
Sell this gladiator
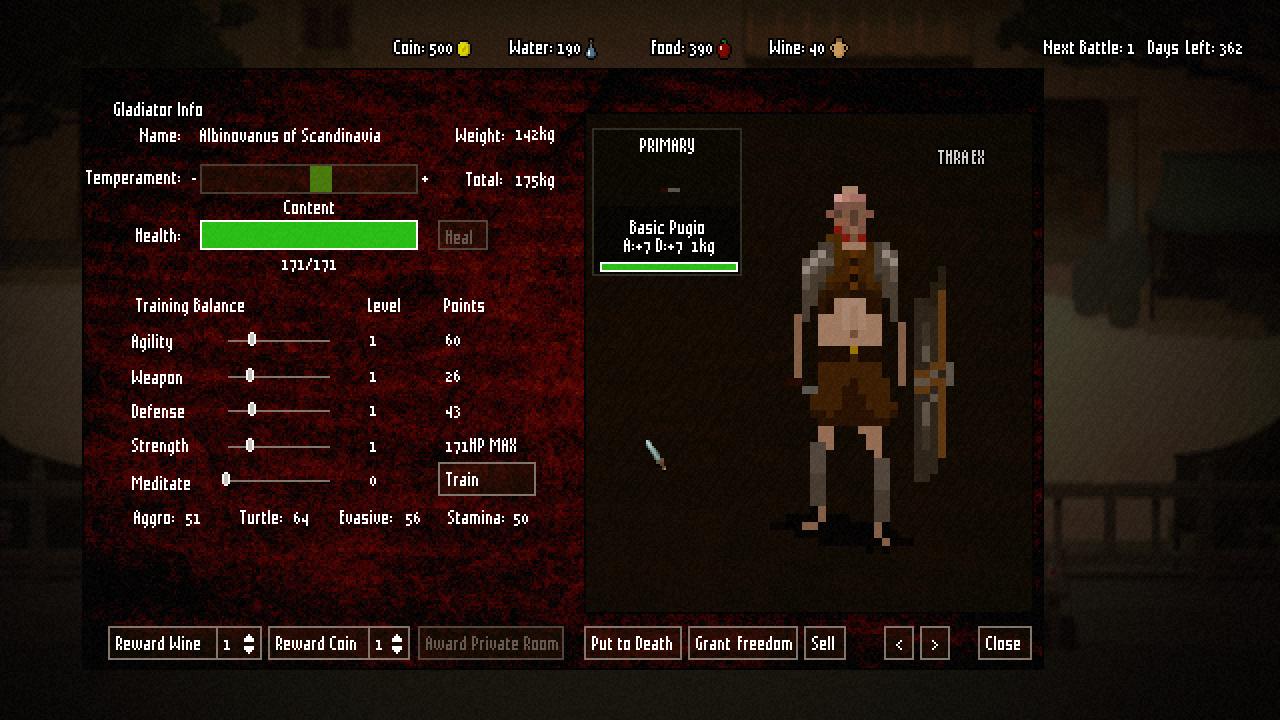[824, 644]
